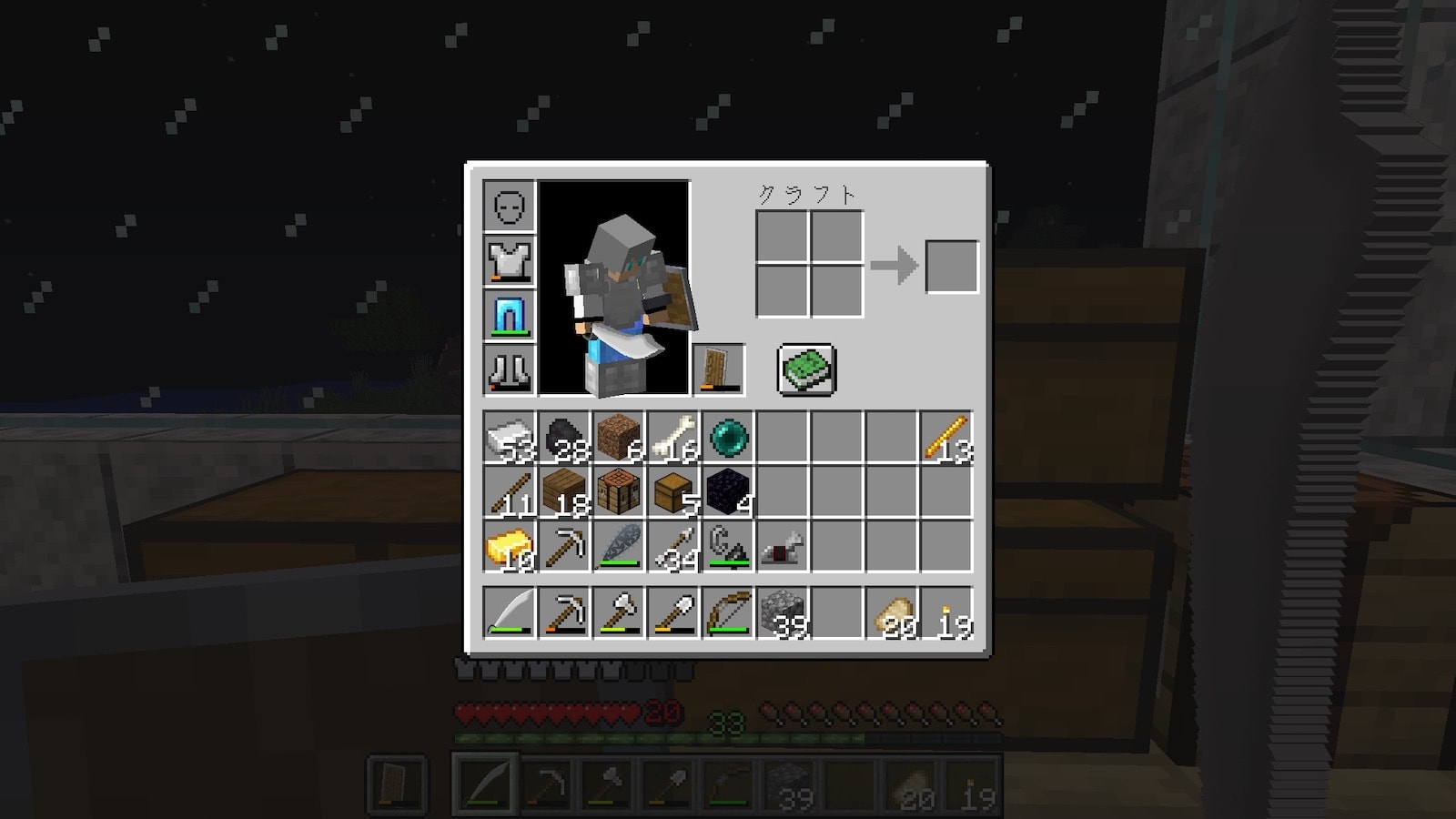The height and width of the screenshot is (819, 1456).
Task: Pick up the iron axe
Action: click(619, 612)
